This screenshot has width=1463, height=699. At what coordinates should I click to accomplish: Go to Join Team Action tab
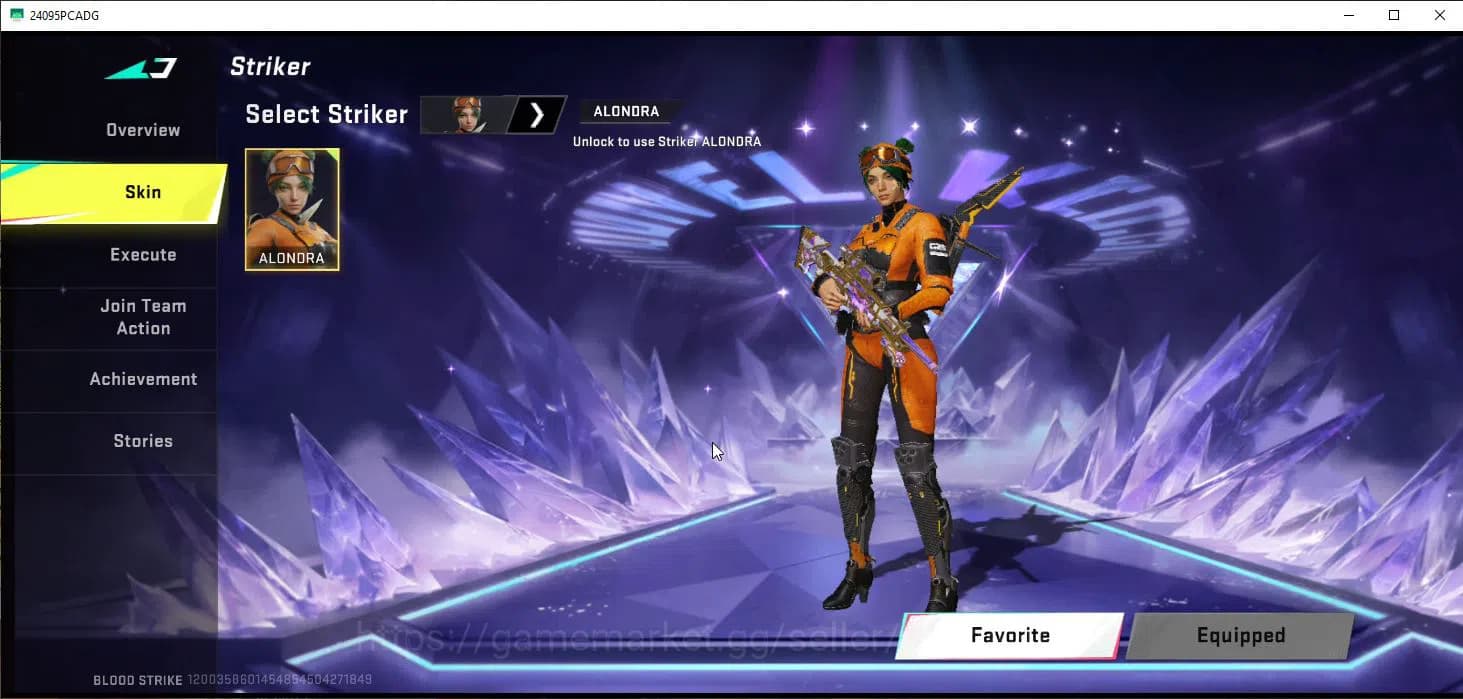tap(143, 317)
